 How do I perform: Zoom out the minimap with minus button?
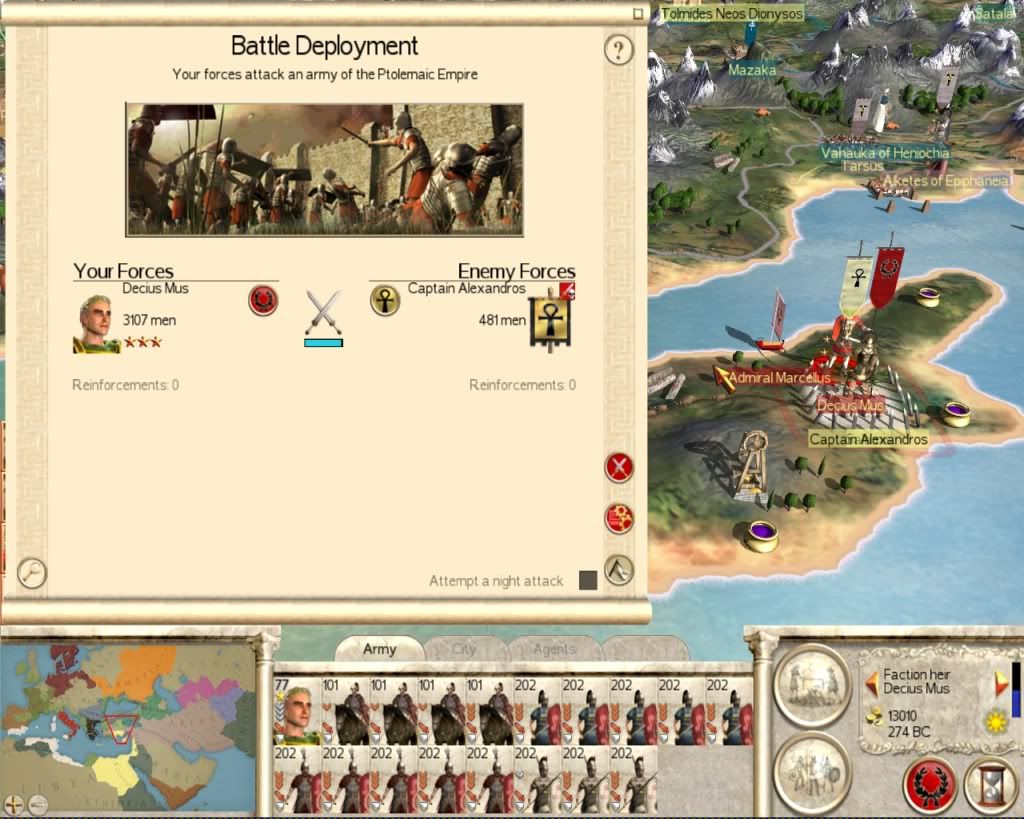[x=36, y=803]
